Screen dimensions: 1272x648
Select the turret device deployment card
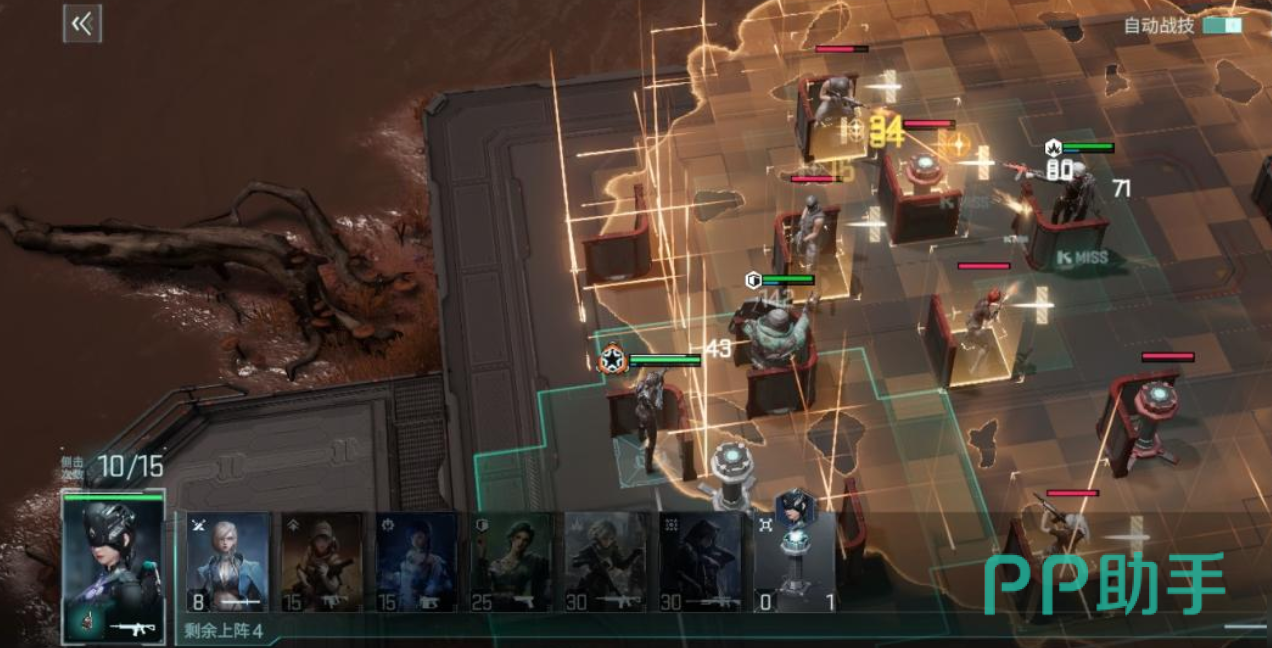794,562
